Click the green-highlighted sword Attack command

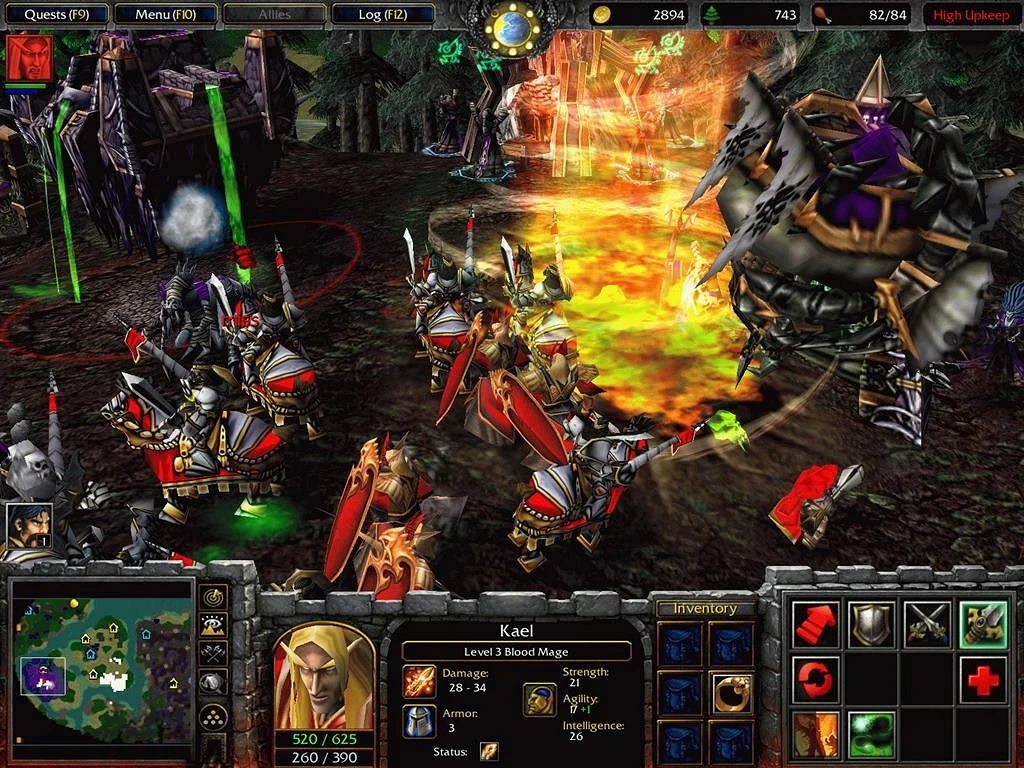click(983, 624)
